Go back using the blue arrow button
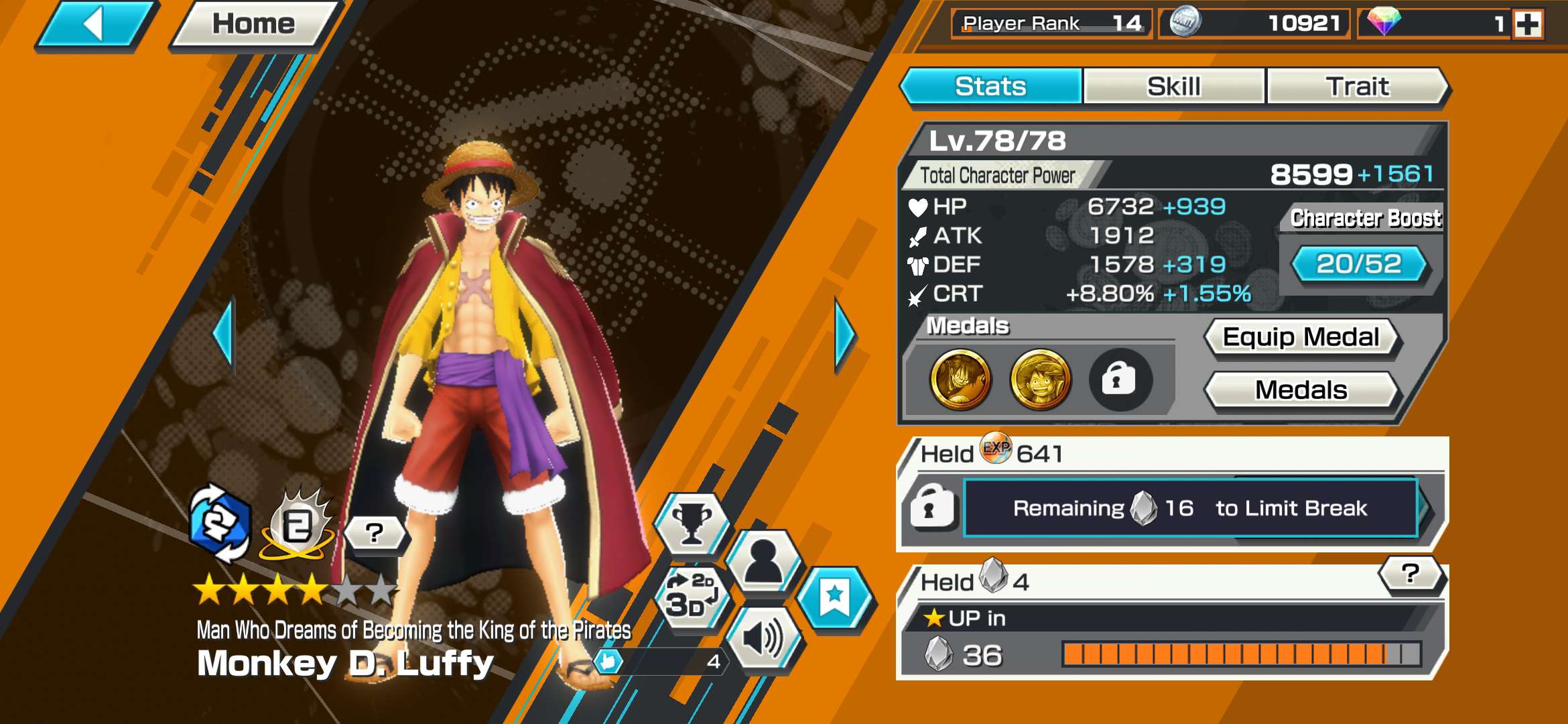 [x=95, y=25]
